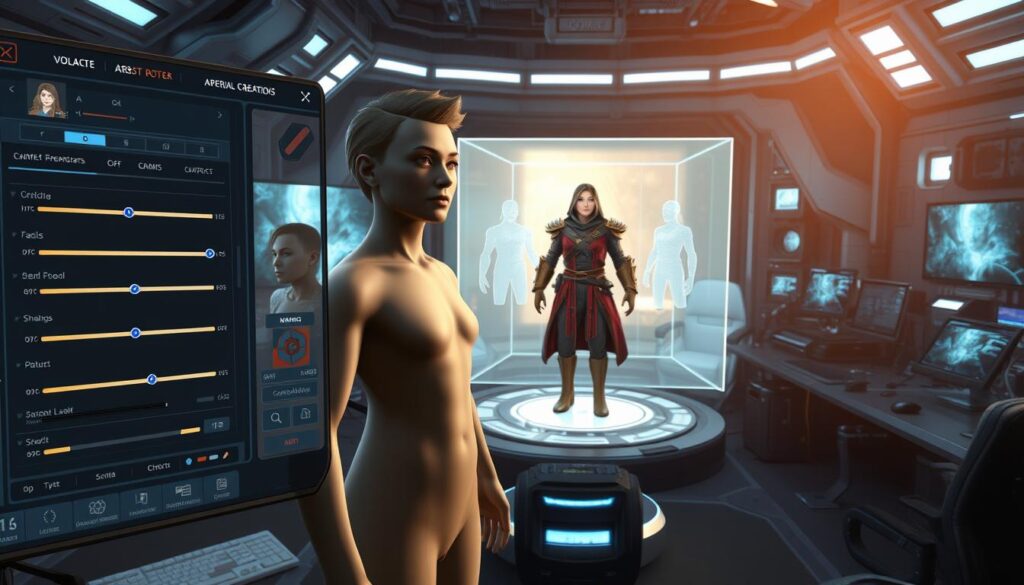This screenshot has width=1024, height=585.
Task: Move the Paturt slider handle
Action: [151, 379]
